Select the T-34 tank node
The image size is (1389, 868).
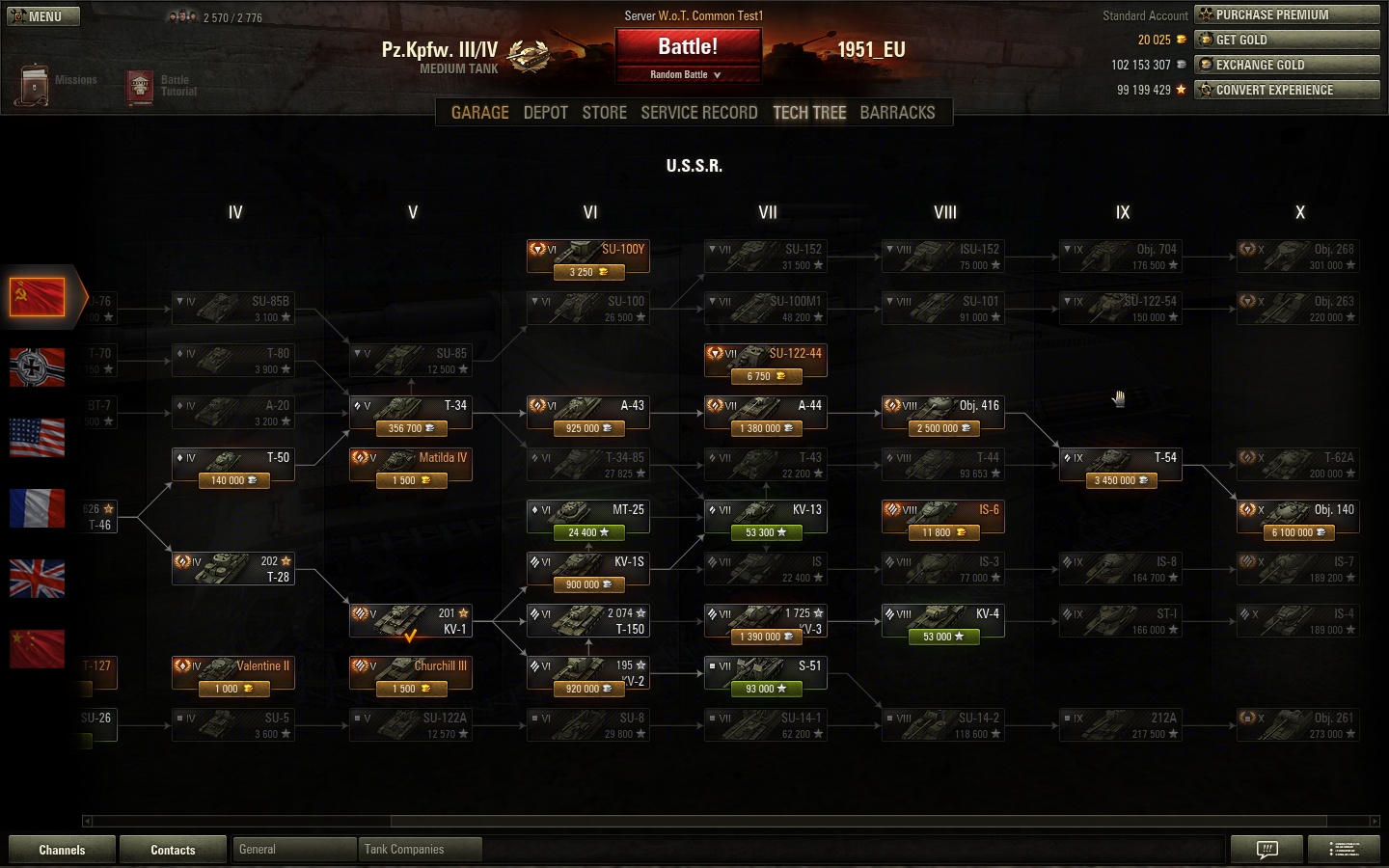(x=411, y=415)
